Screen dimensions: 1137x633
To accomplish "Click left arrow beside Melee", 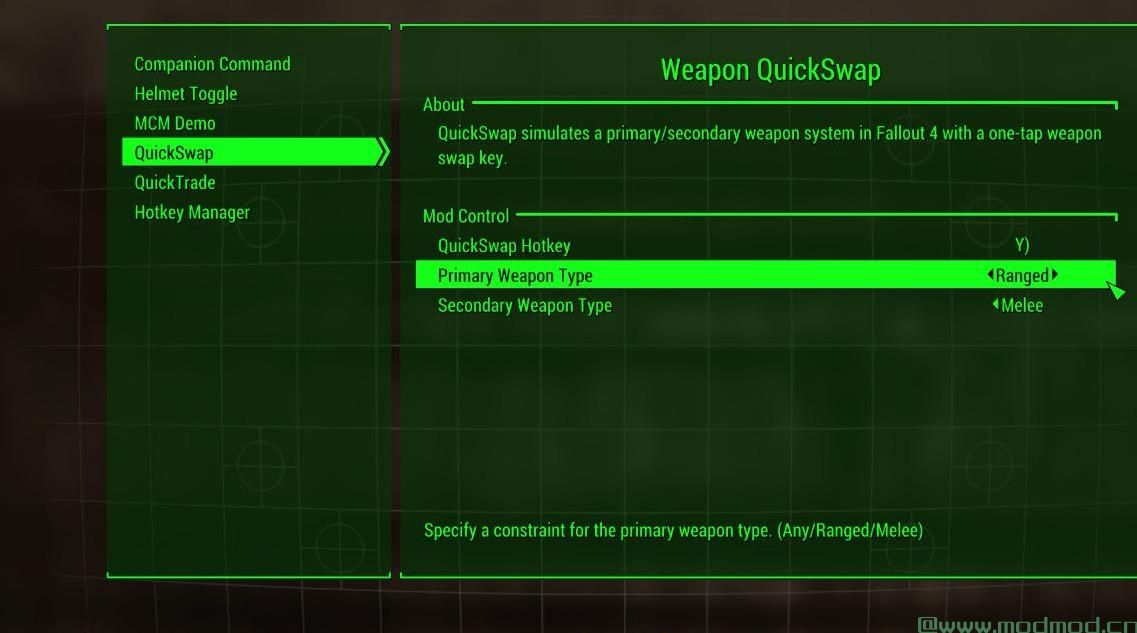I will coord(995,305).
